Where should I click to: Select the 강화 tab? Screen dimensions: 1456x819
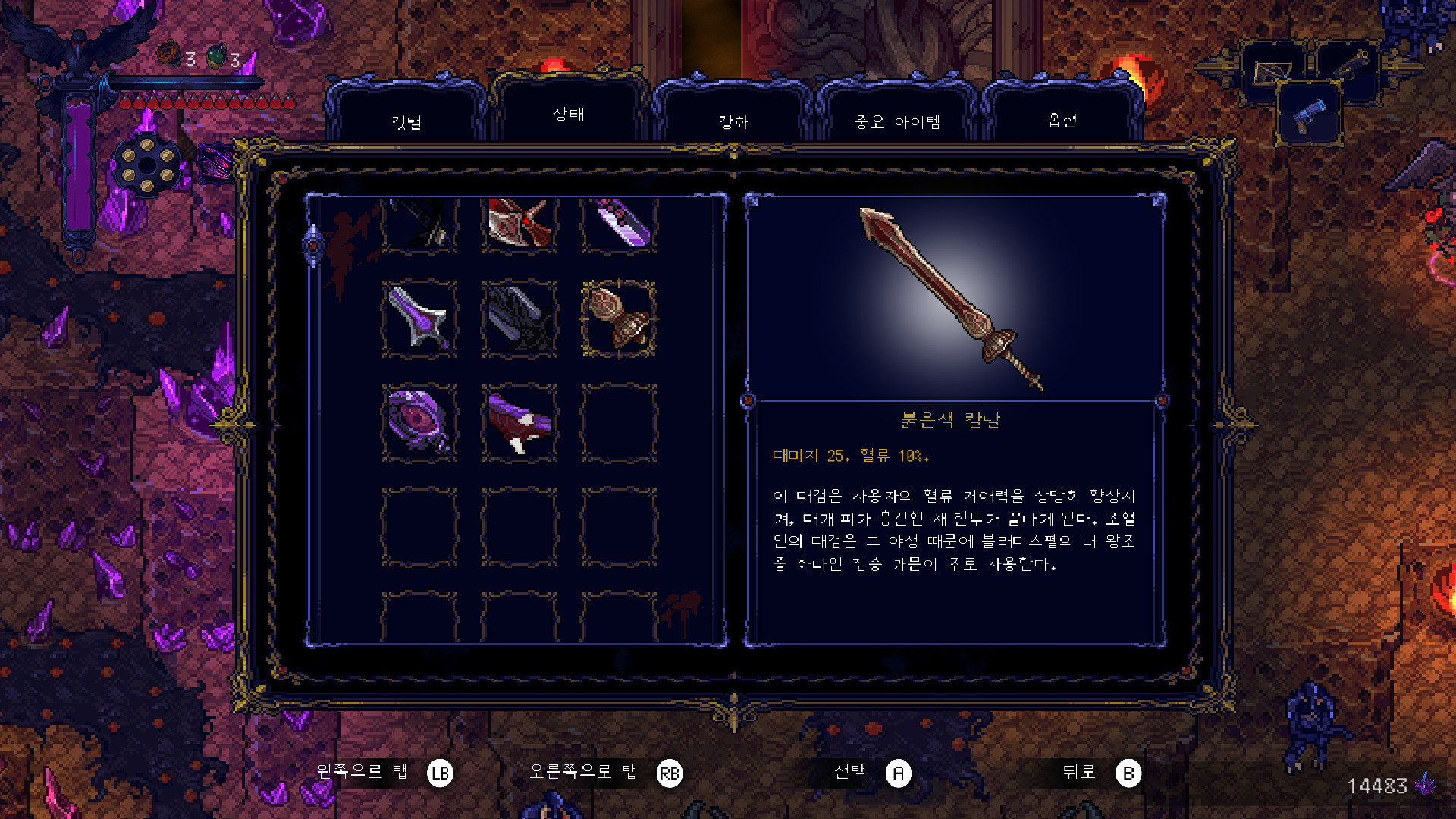pos(733,121)
